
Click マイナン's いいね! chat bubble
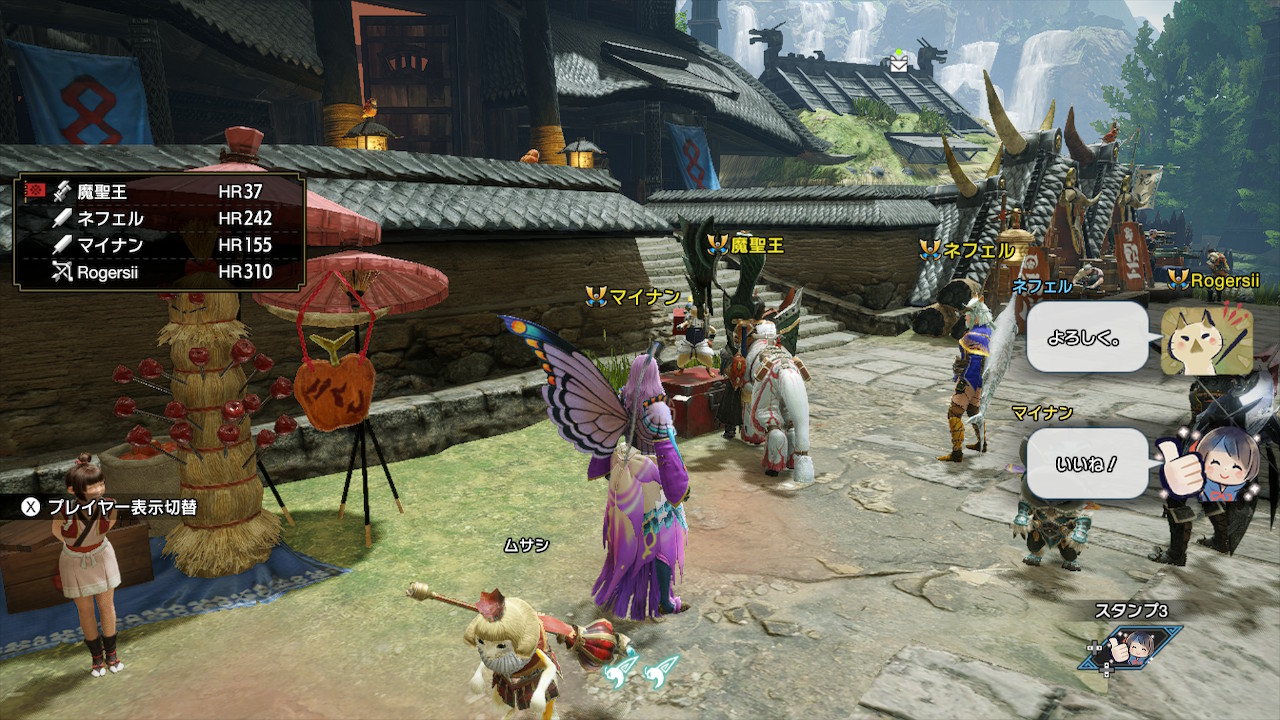coord(1087,464)
